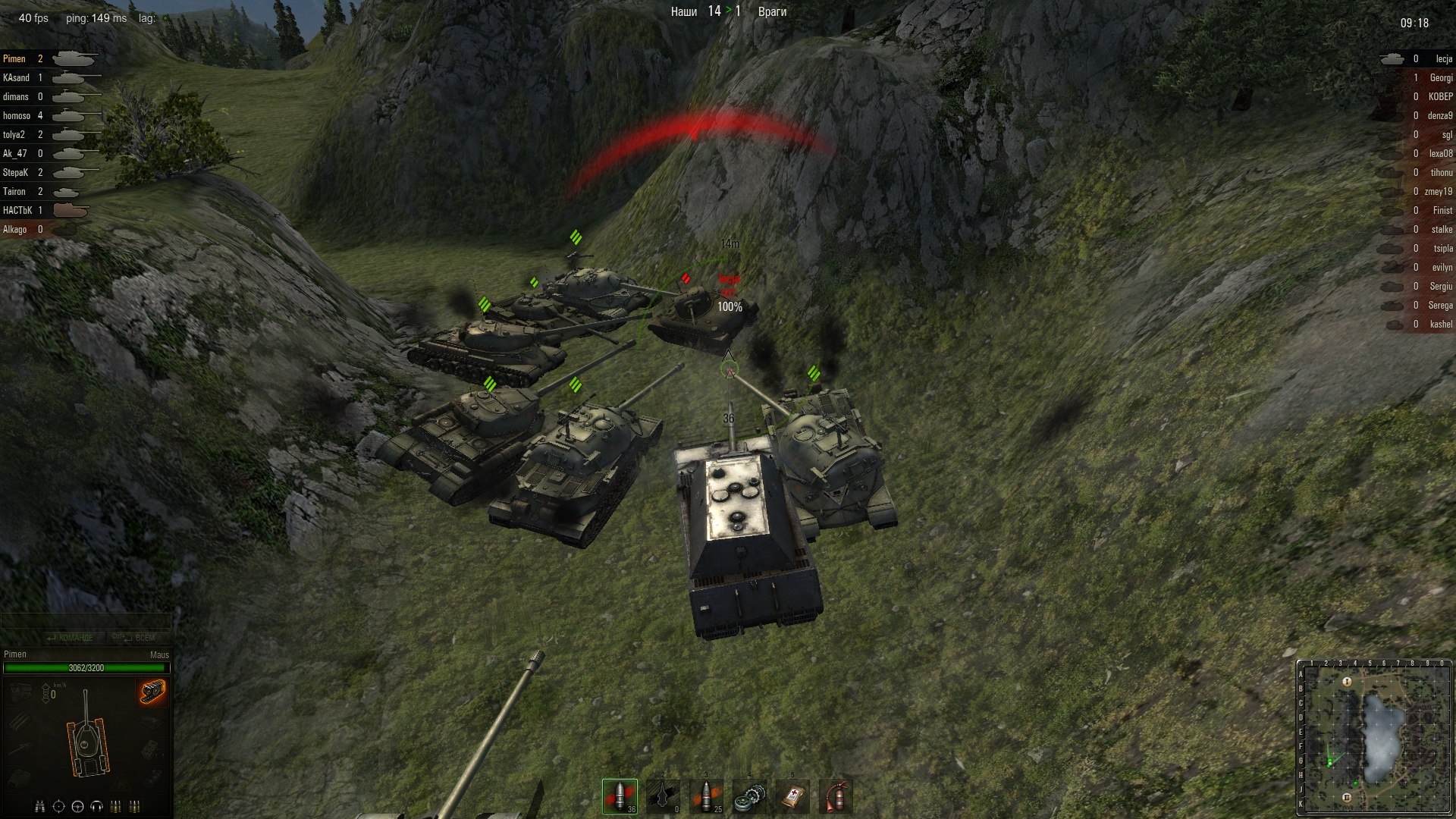1456x819 pixels.
Task: Click the chat message input field
Action: 86,622
